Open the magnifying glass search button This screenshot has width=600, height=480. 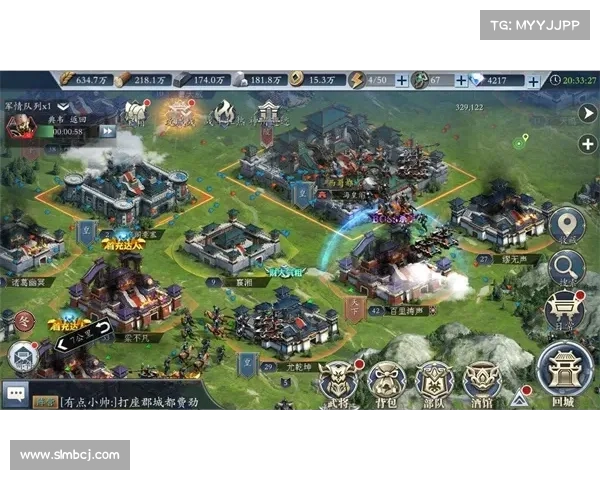(x=566, y=267)
